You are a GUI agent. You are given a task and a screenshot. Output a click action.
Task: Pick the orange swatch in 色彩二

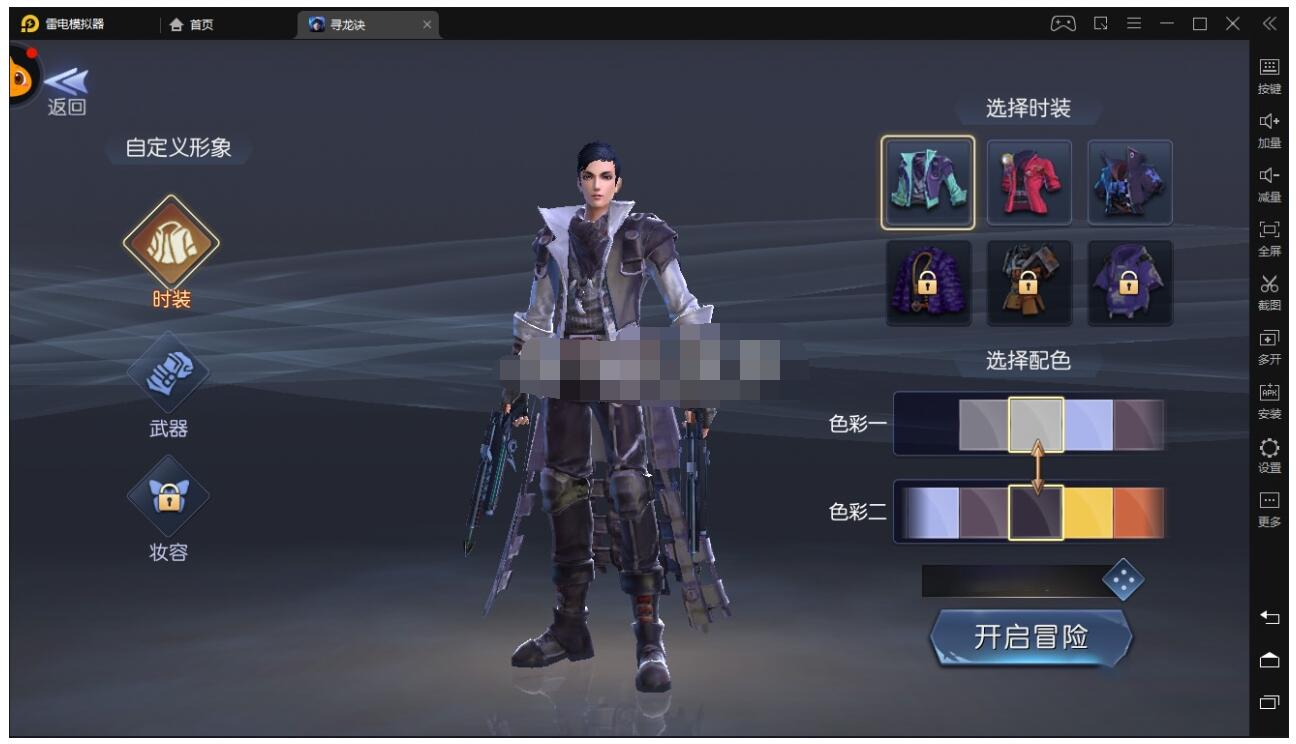[x=1138, y=511]
